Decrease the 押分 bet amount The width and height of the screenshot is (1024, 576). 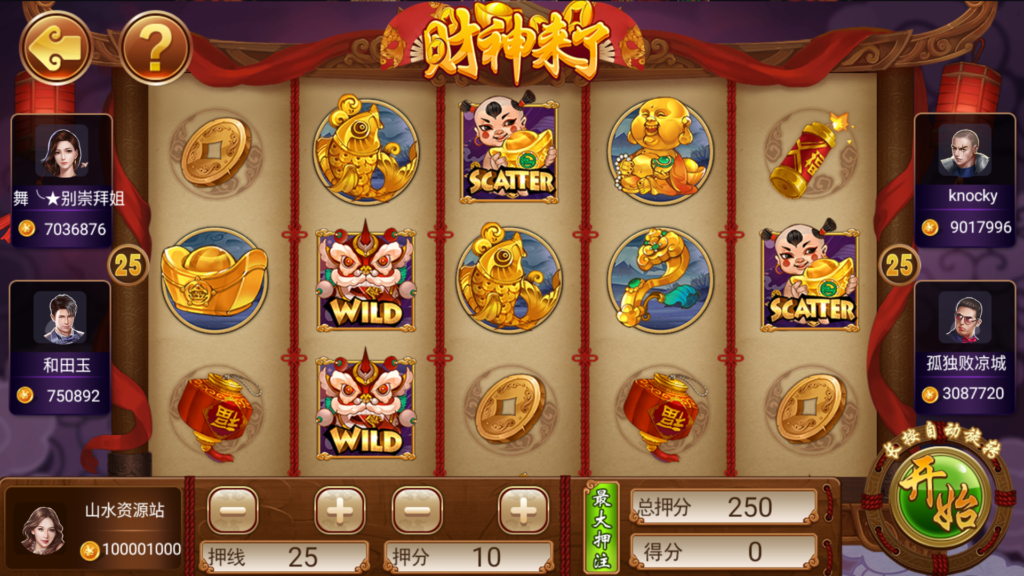pyautogui.click(x=417, y=510)
